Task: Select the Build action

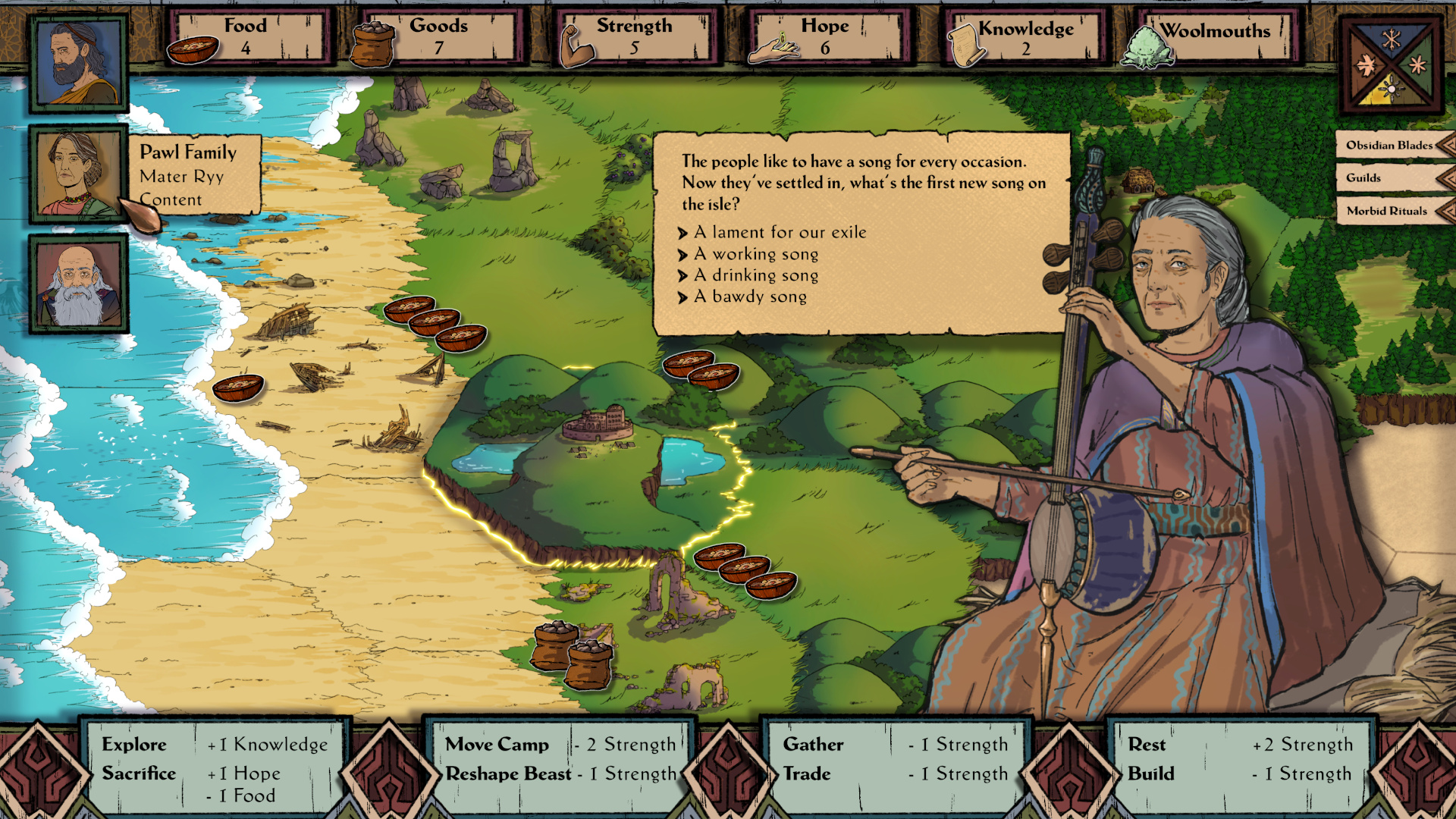Action: pyautogui.click(x=1151, y=773)
